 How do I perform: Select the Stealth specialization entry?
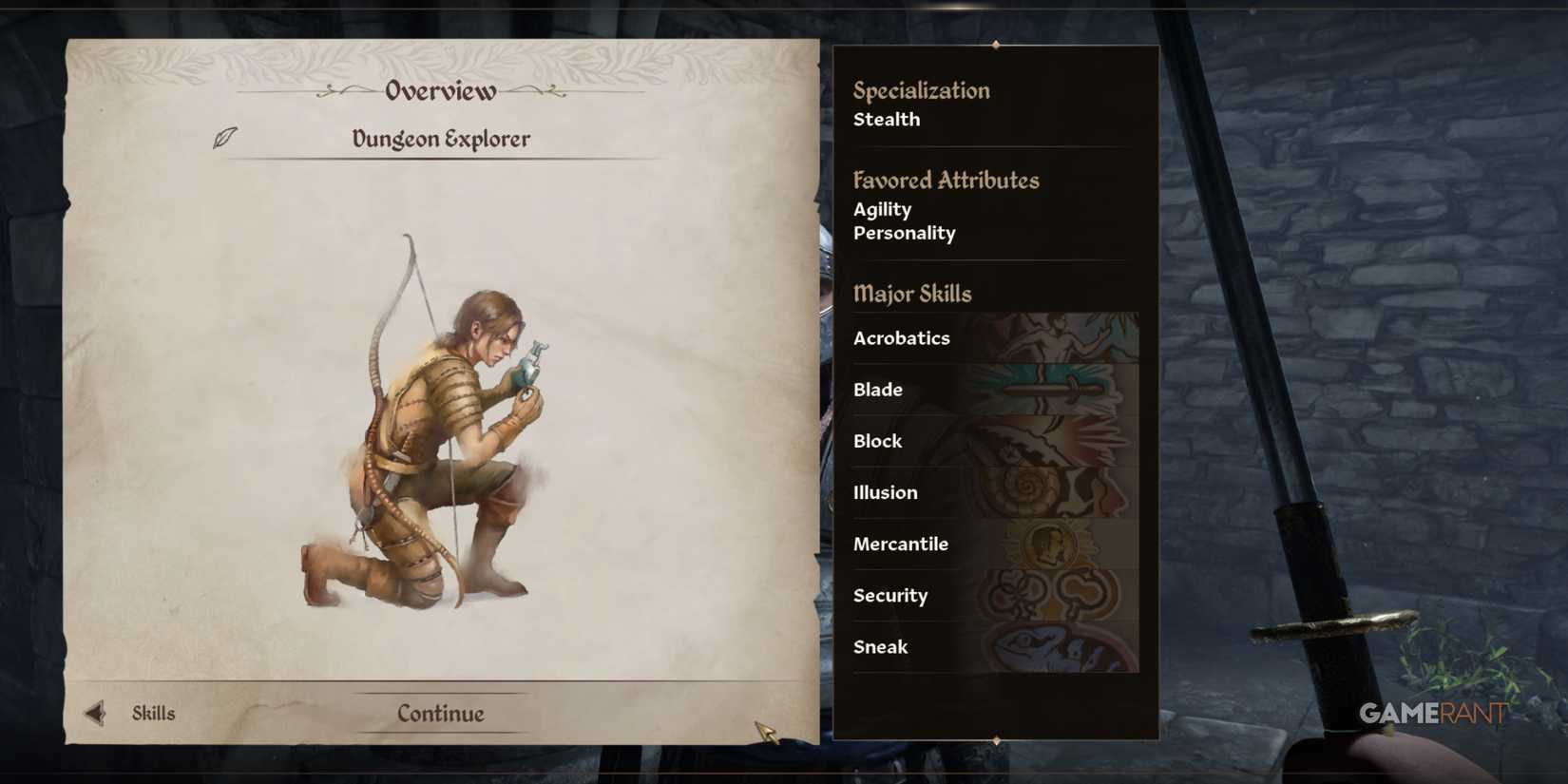[886, 120]
